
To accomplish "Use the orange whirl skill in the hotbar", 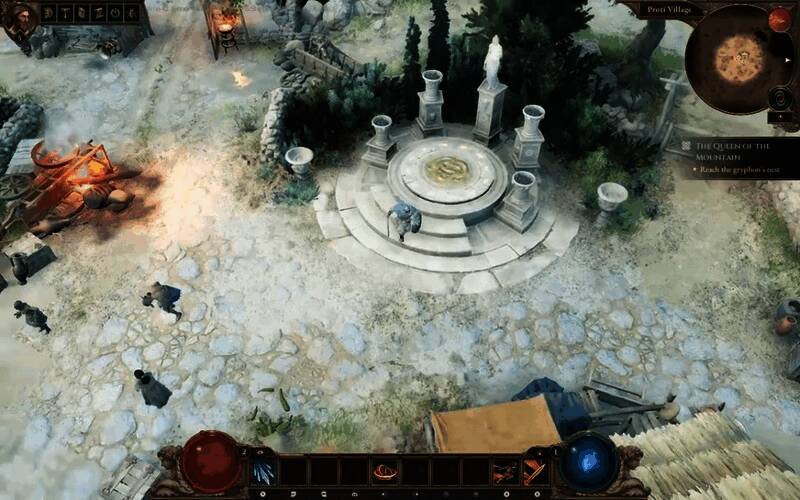I will (384, 471).
